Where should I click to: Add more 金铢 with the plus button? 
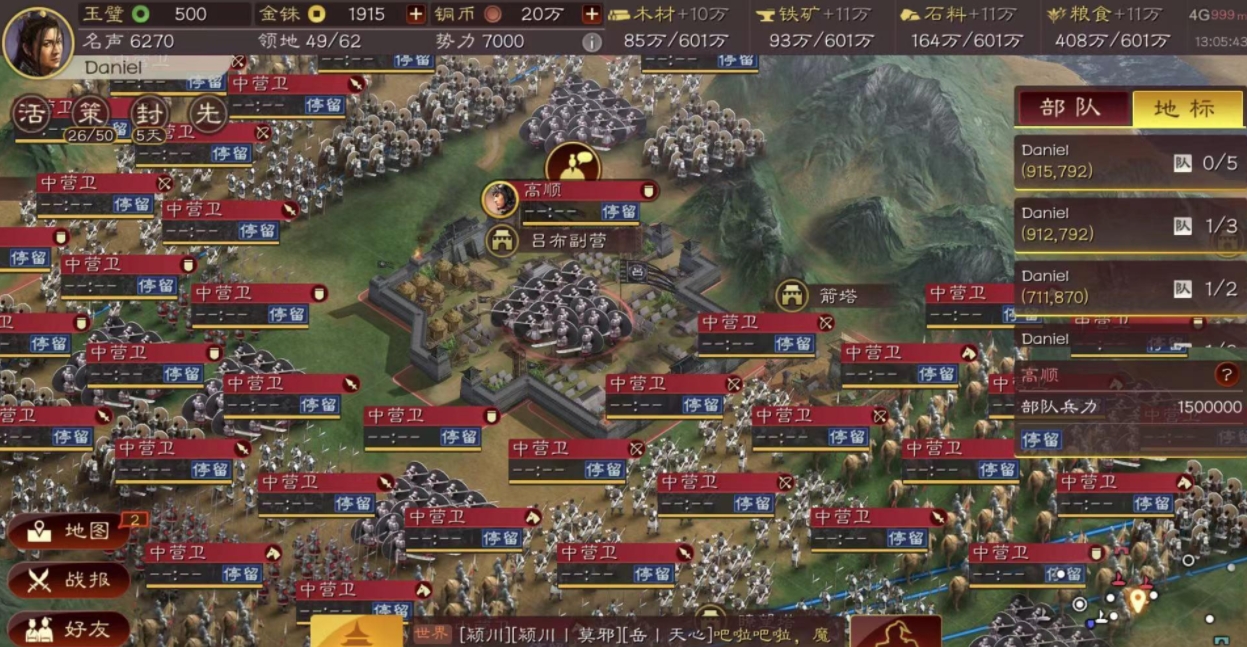[x=415, y=14]
